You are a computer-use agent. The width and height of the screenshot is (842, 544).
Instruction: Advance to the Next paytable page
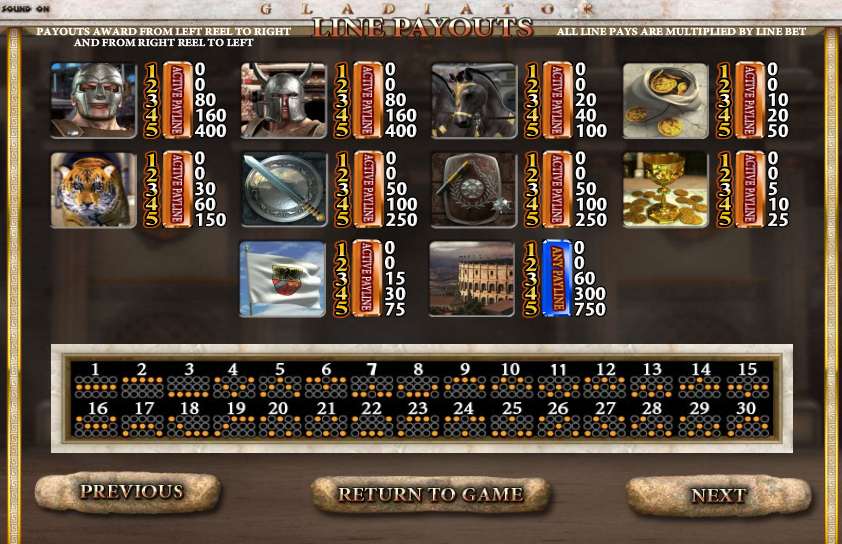[x=718, y=495]
